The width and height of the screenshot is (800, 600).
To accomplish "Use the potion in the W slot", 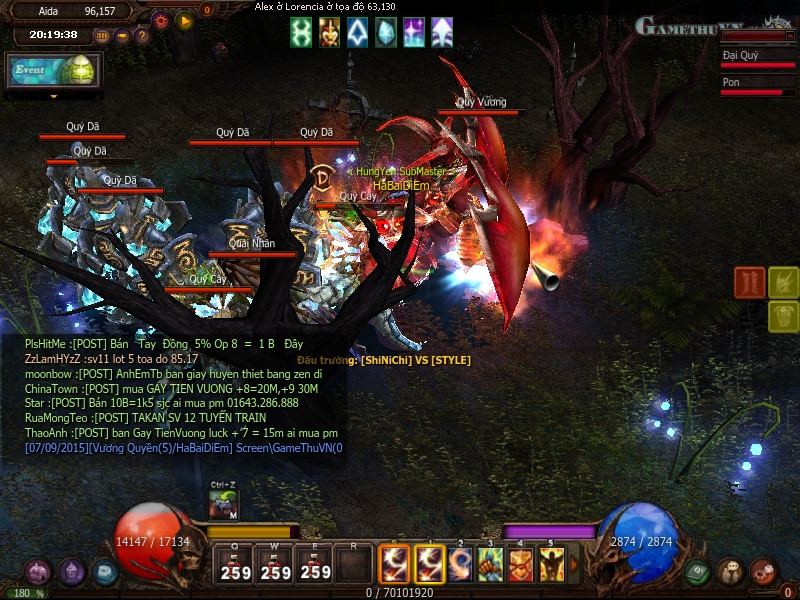I will pyautogui.click(x=276, y=565).
